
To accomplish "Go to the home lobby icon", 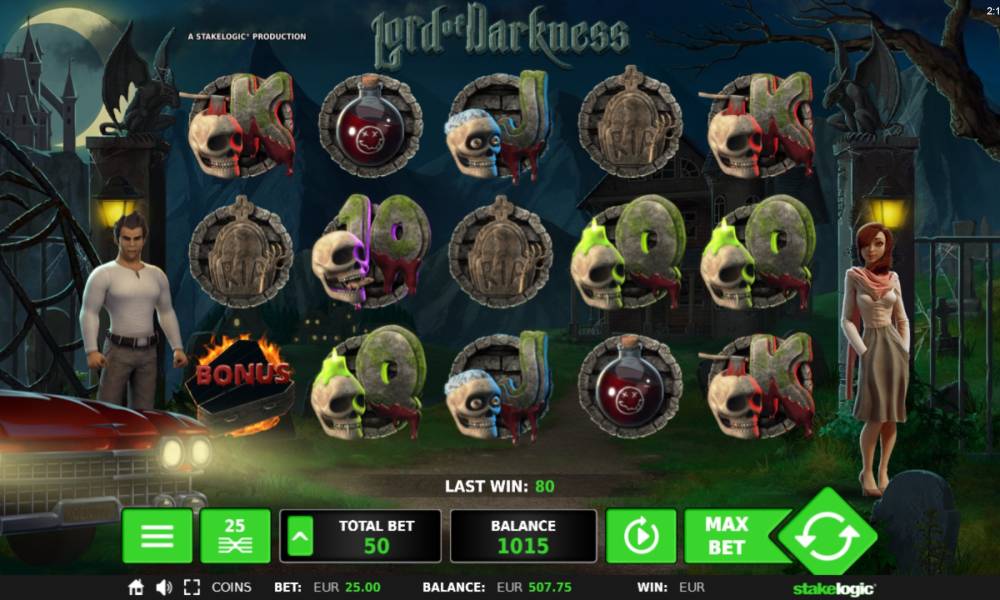I will click(136, 587).
